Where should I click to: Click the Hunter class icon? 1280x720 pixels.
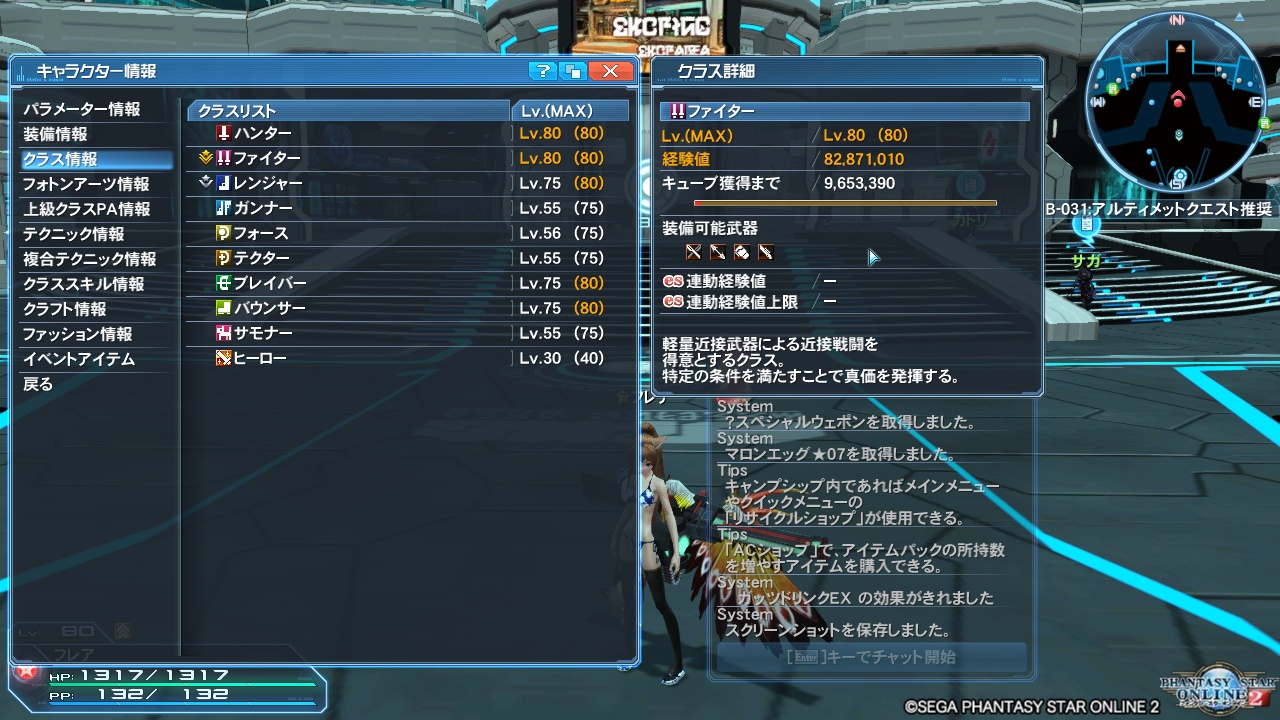[x=223, y=133]
